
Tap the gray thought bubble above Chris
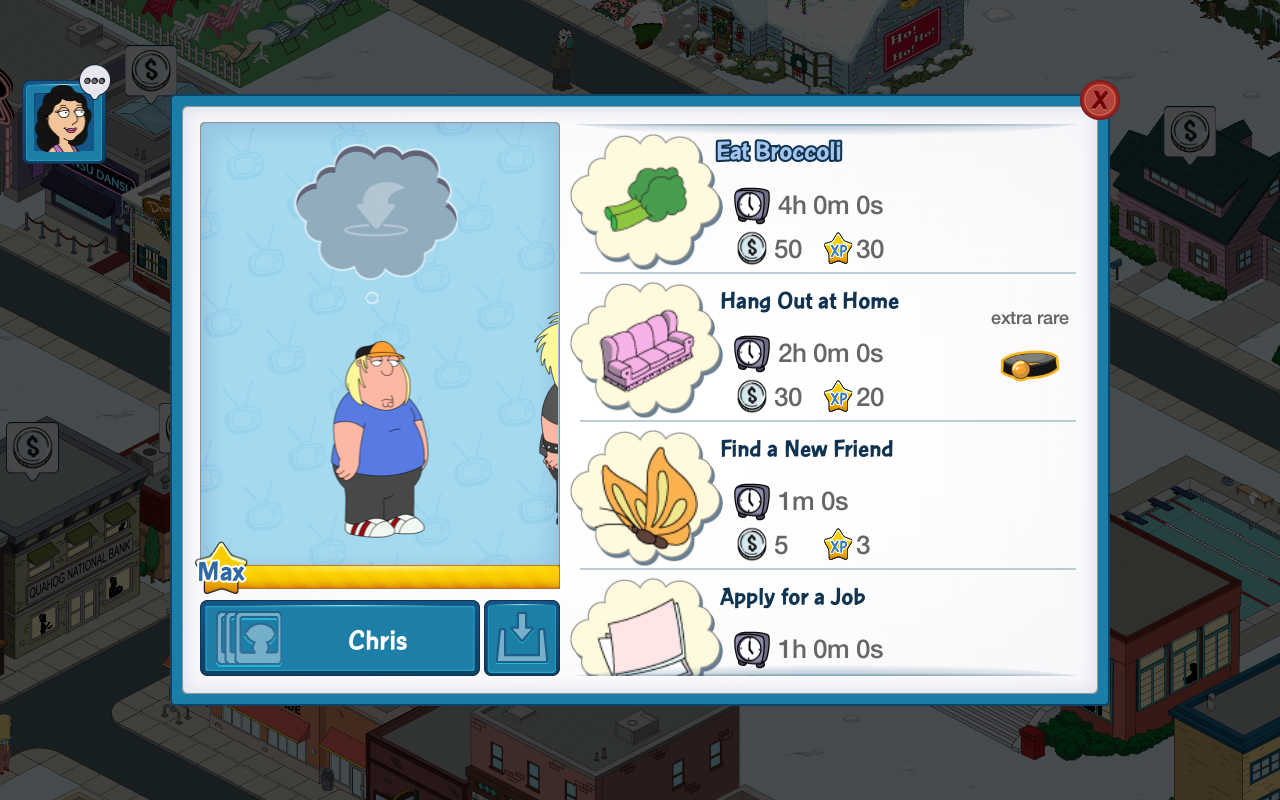click(376, 210)
